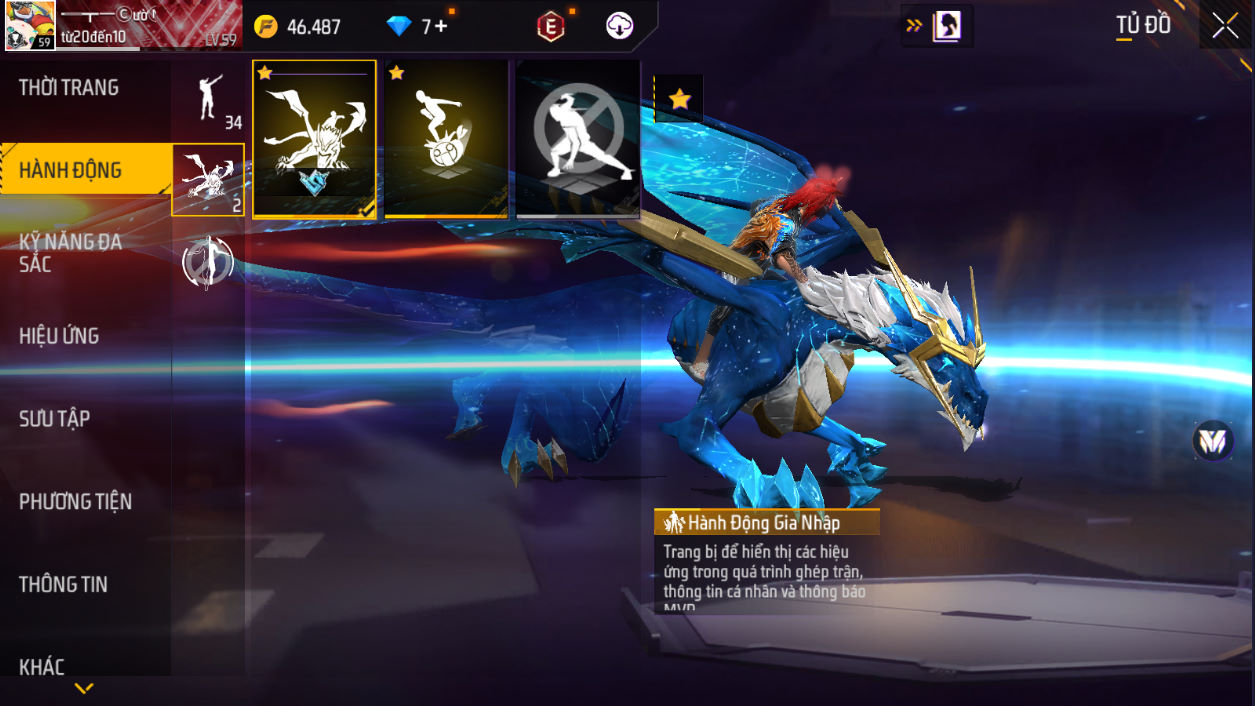Select the crossed-out unequip action tile
1255x706 pixels.
(578, 139)
